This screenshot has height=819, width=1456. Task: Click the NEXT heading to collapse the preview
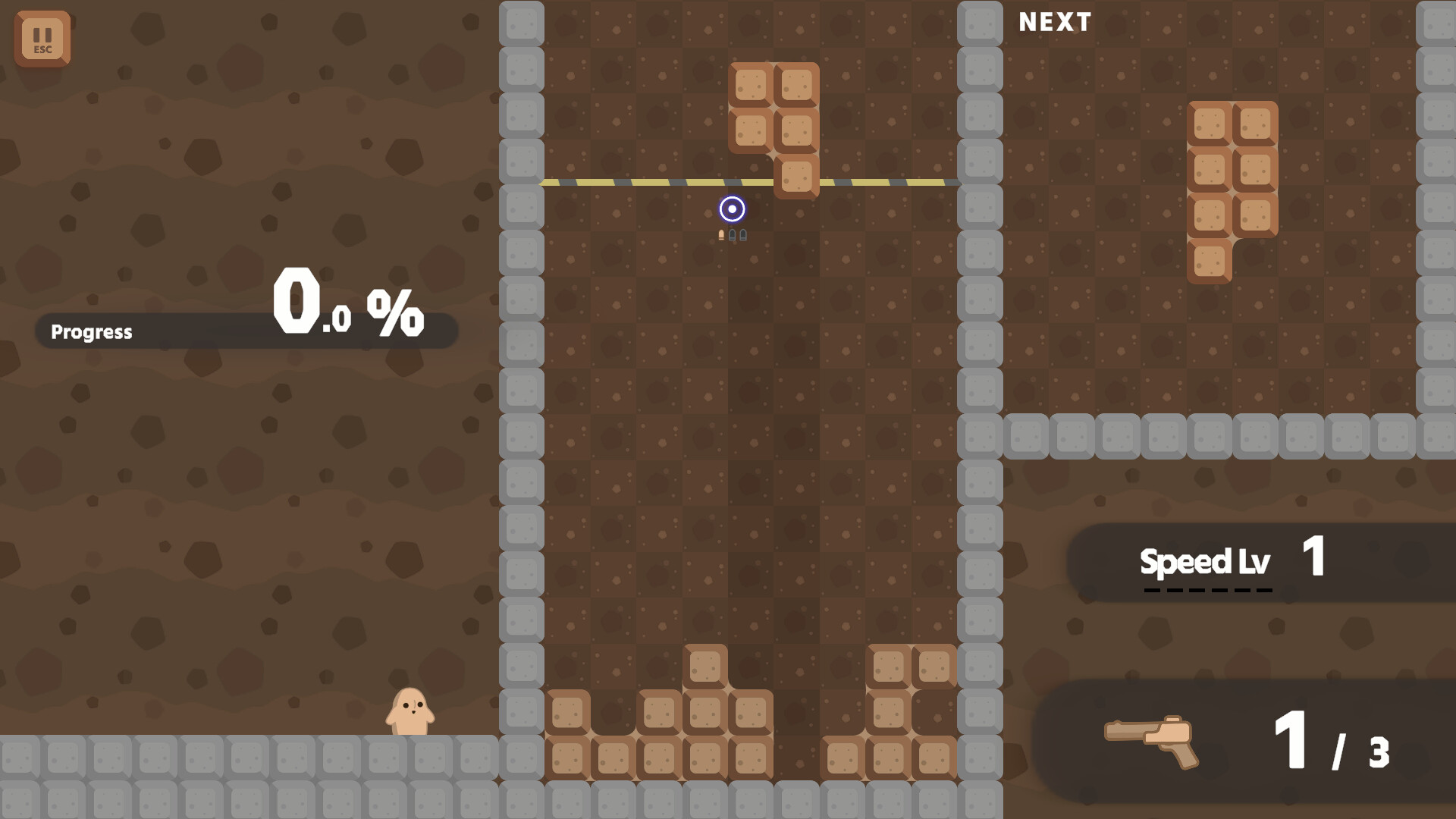1055,22
